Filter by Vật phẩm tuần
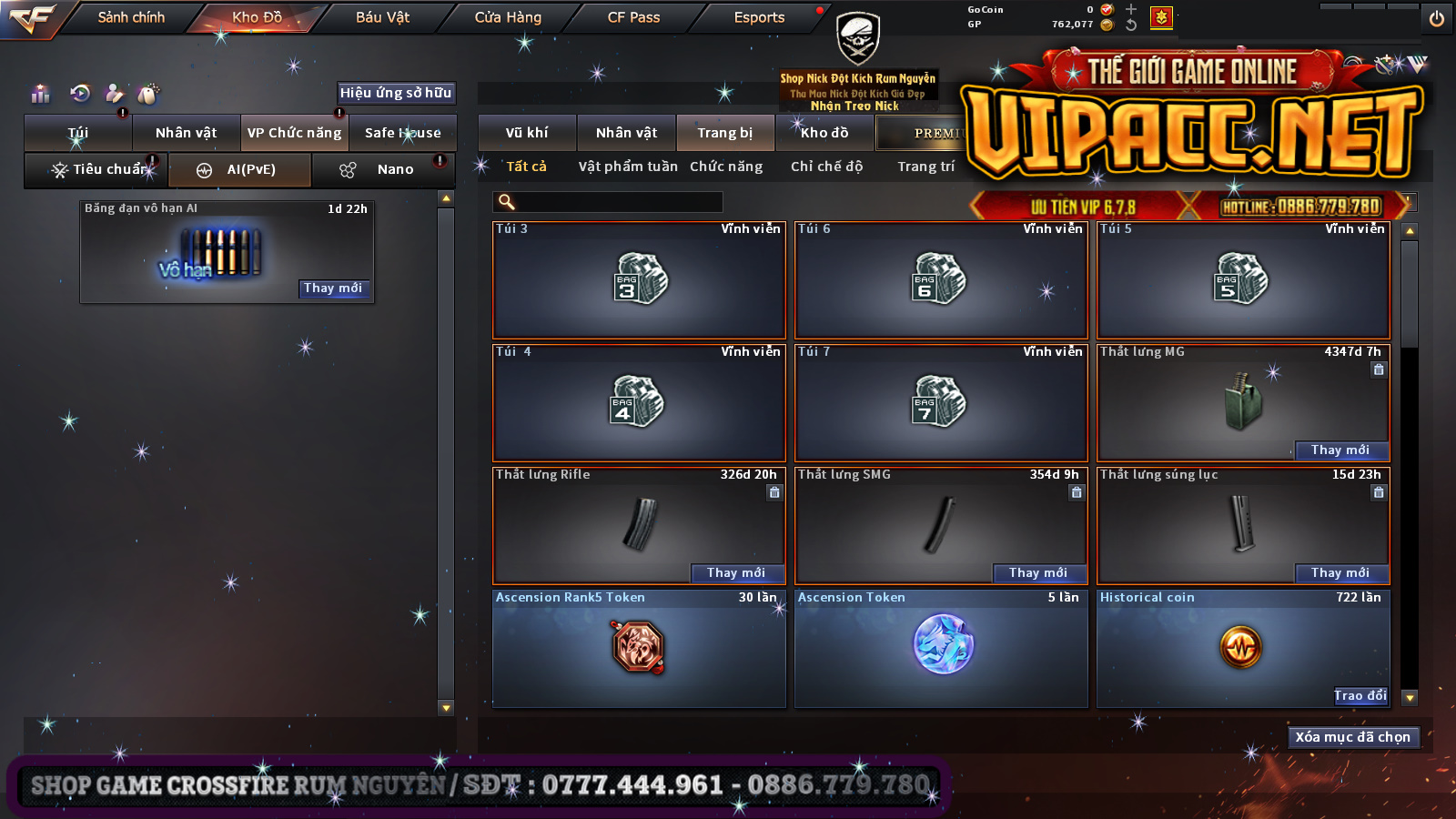Image resolution: width=1456 pixels, height=819 pixels. coord(628,167)
